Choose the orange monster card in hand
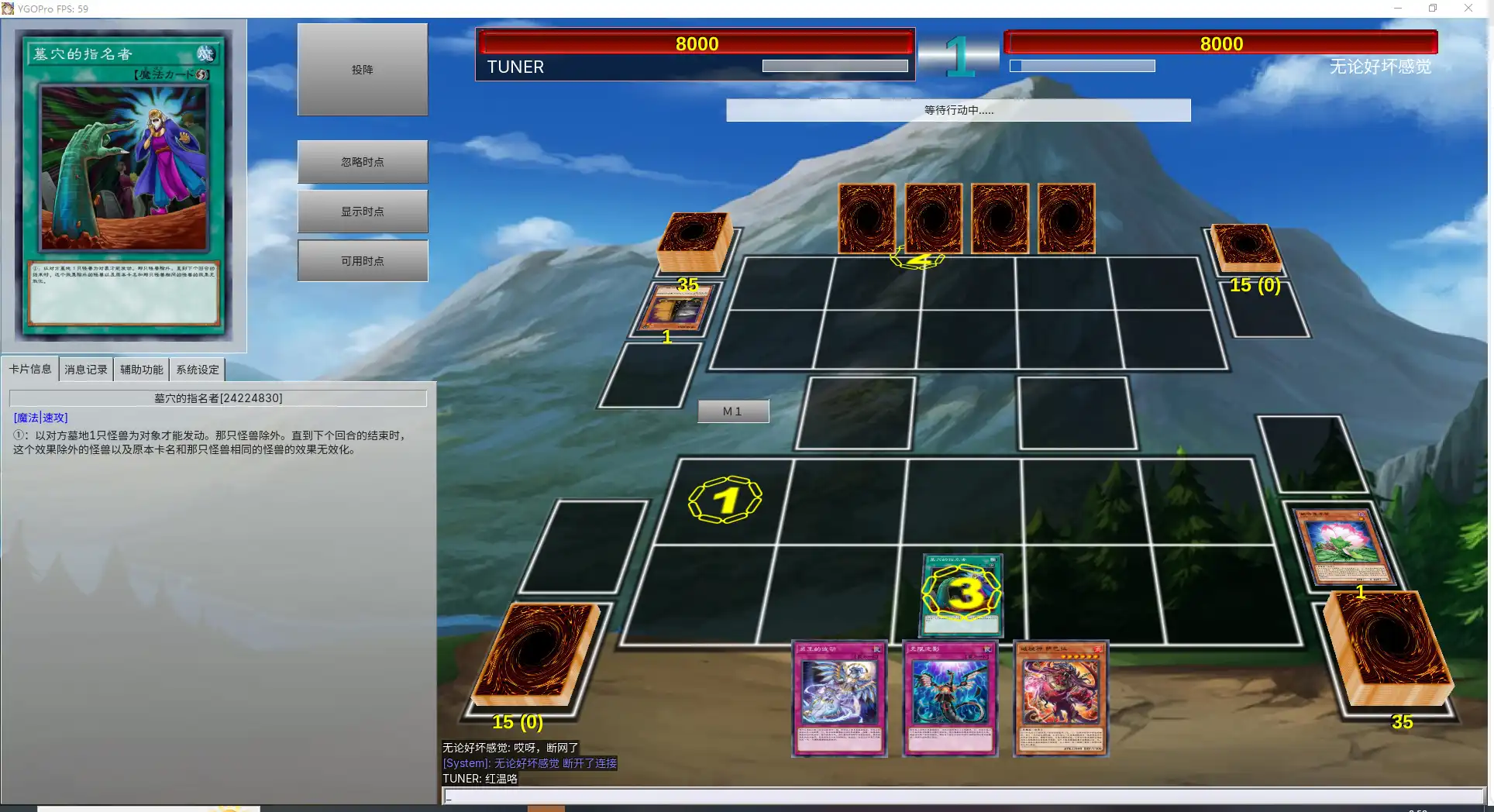The image size is (1494, 812). point(1061,697)
